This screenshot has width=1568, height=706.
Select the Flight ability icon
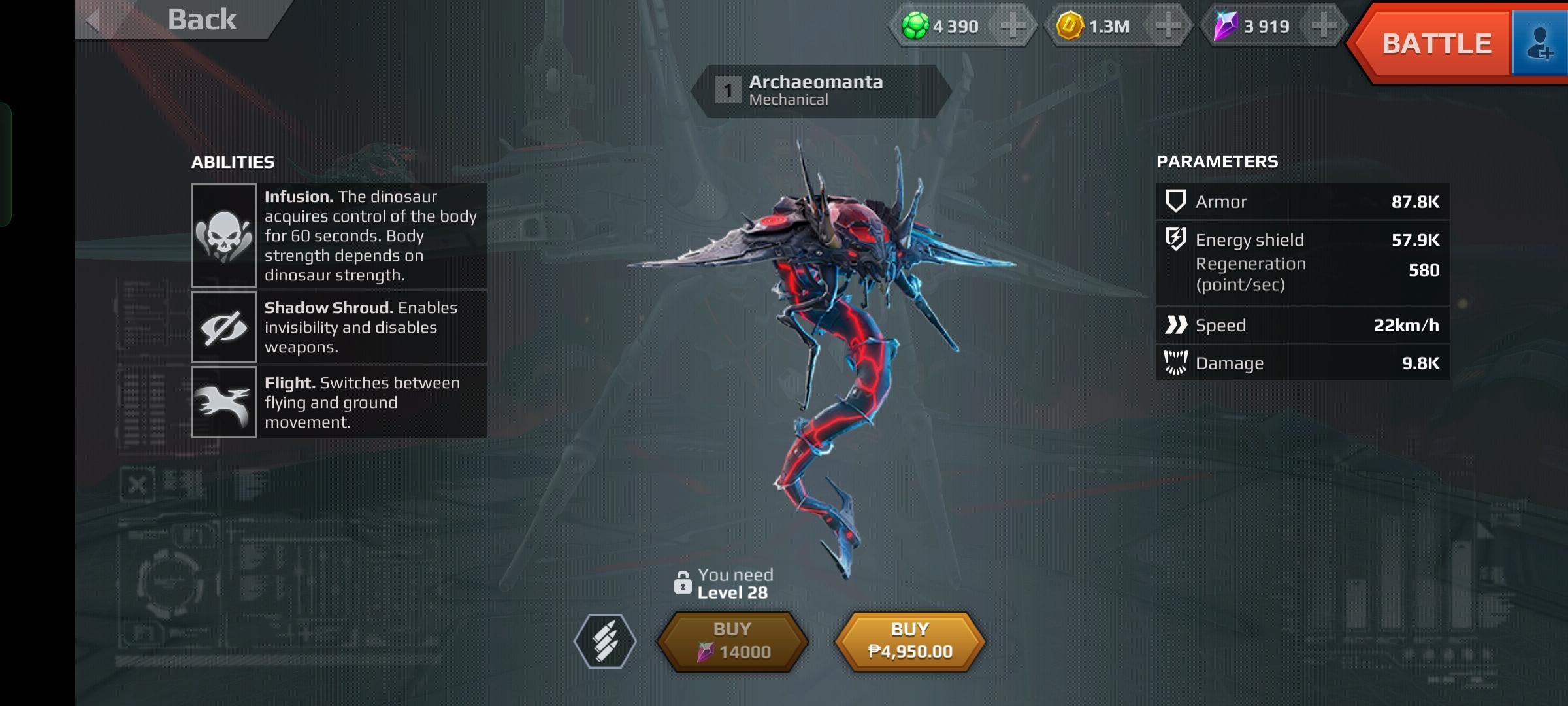223,402
